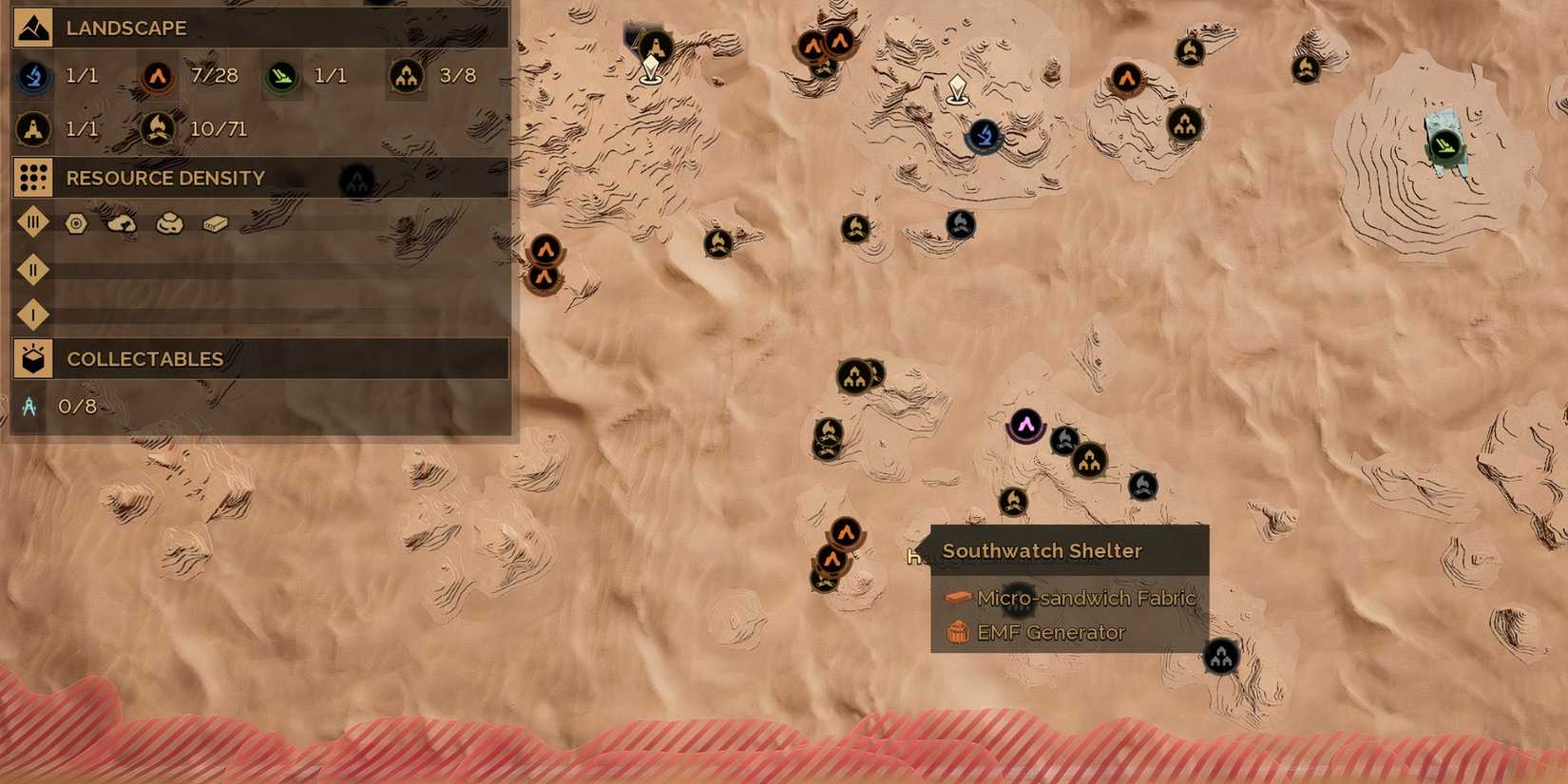
Task: Click the purple trade post marker on the map
Action: click(x=1026, y=425)
